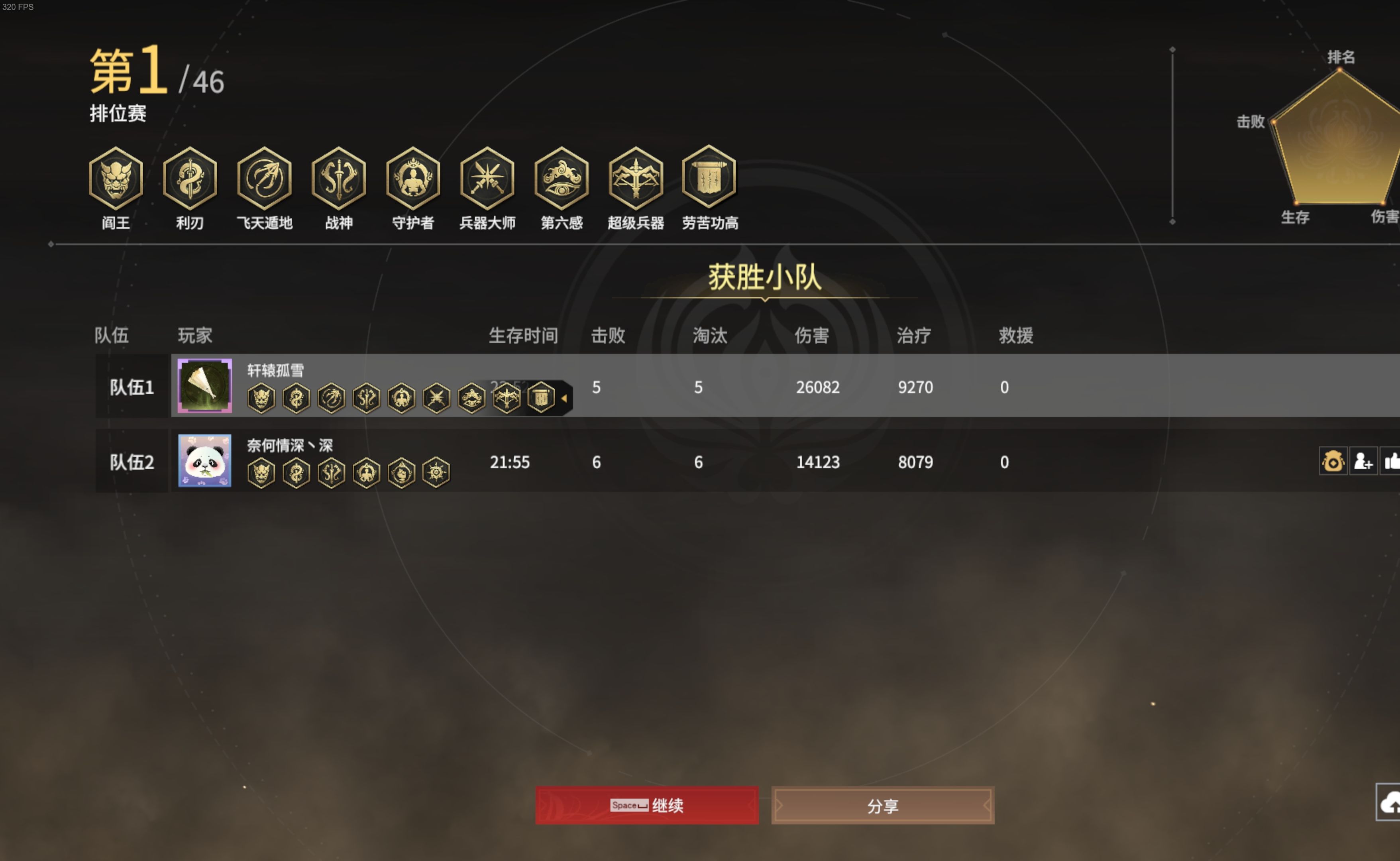This screenshot has width=1400, height=861.
Task: Select the 阎王 demon mask badge
Action: (x=116, y=178)
